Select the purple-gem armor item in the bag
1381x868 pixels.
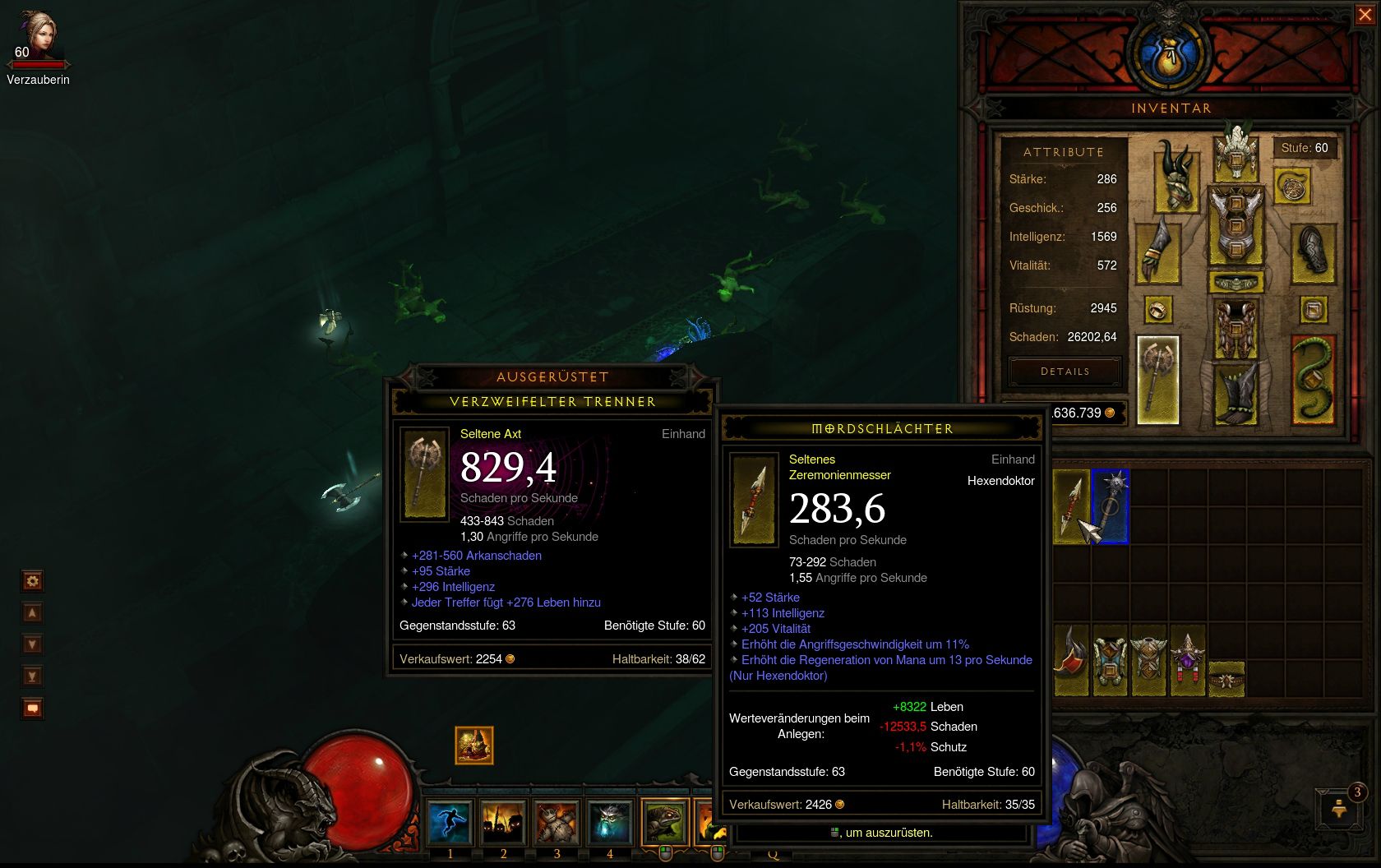point(1187,659)
